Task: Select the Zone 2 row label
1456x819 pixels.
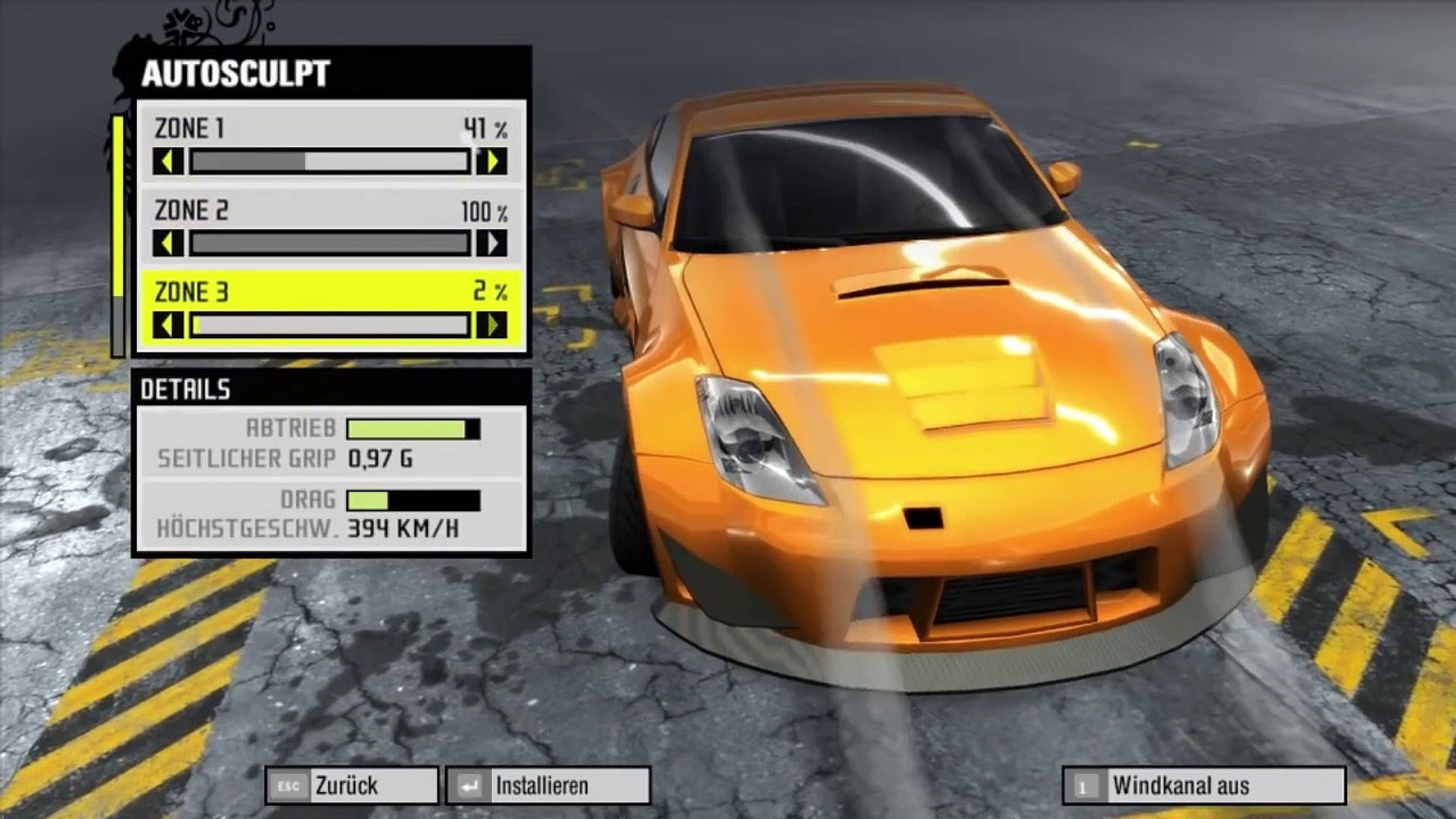Action: point(191,210)
